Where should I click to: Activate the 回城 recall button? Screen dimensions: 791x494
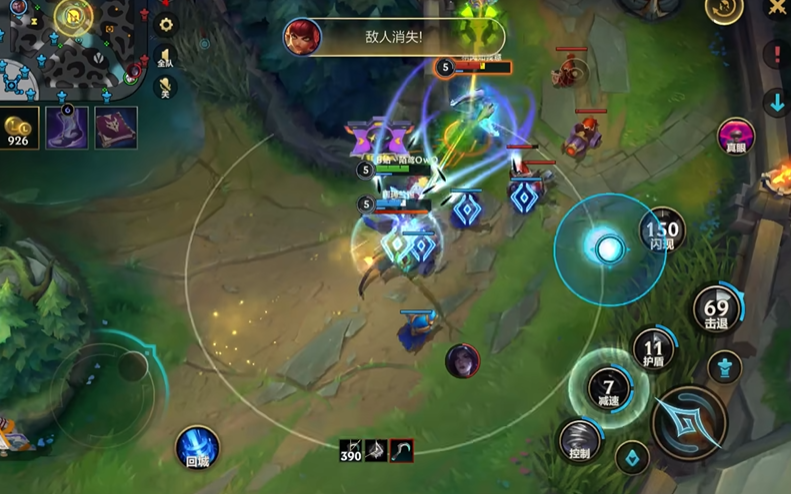tap(197, 447)
